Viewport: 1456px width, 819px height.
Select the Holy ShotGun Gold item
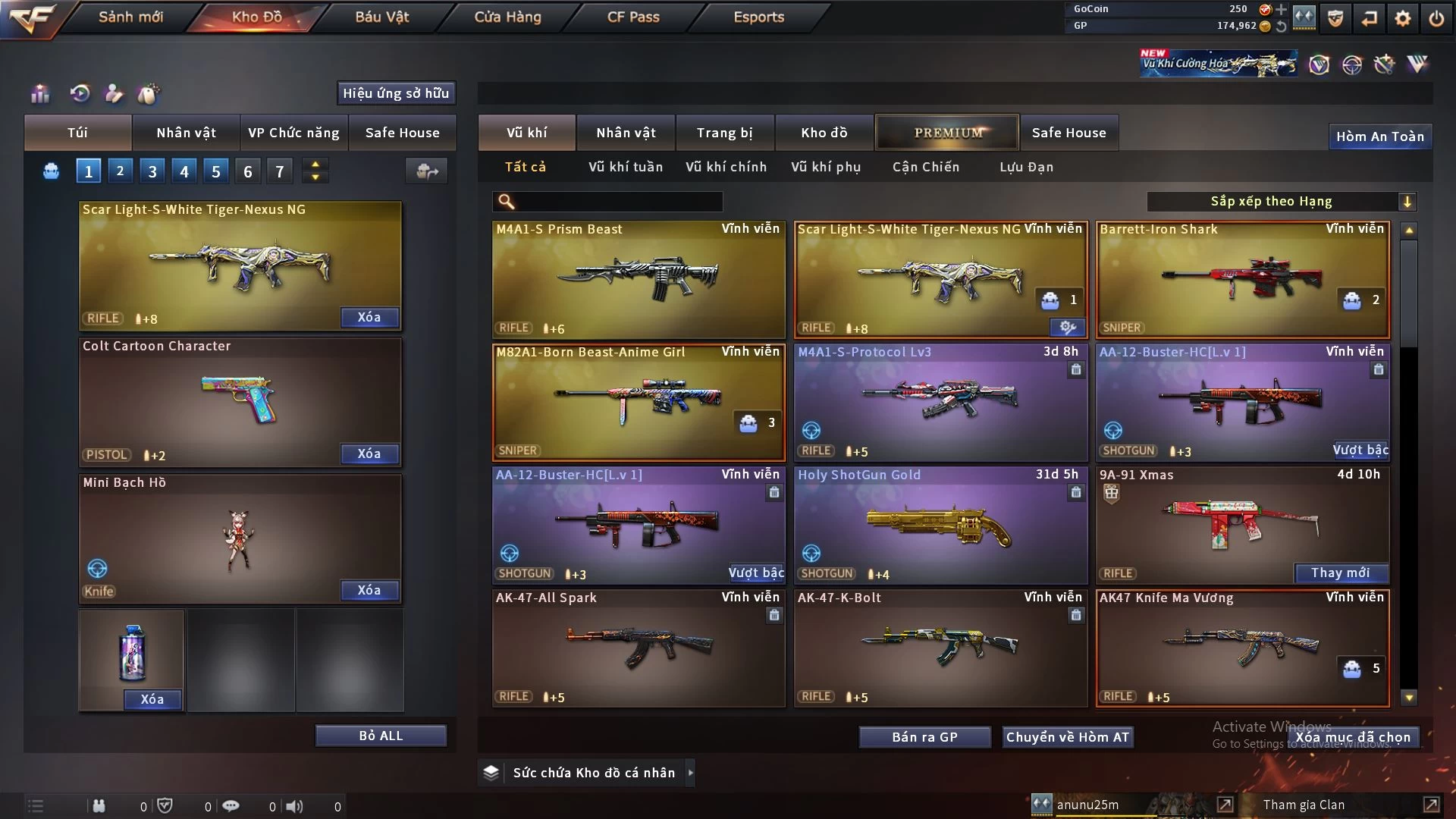coord(940,525)
